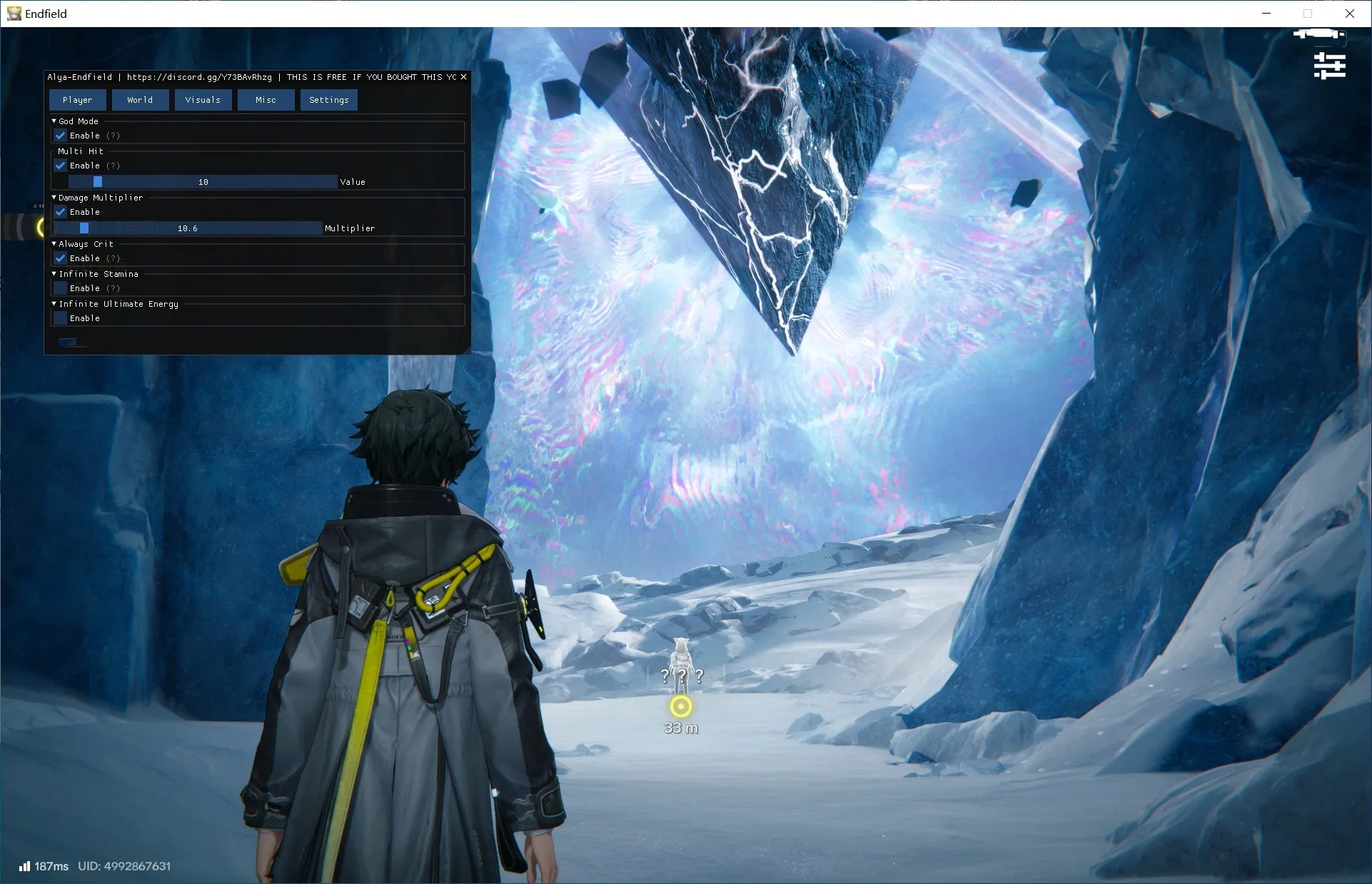Viewport: 1372px width, 884px height.
Task: Switch to the Misc tab
Action: 266,100
